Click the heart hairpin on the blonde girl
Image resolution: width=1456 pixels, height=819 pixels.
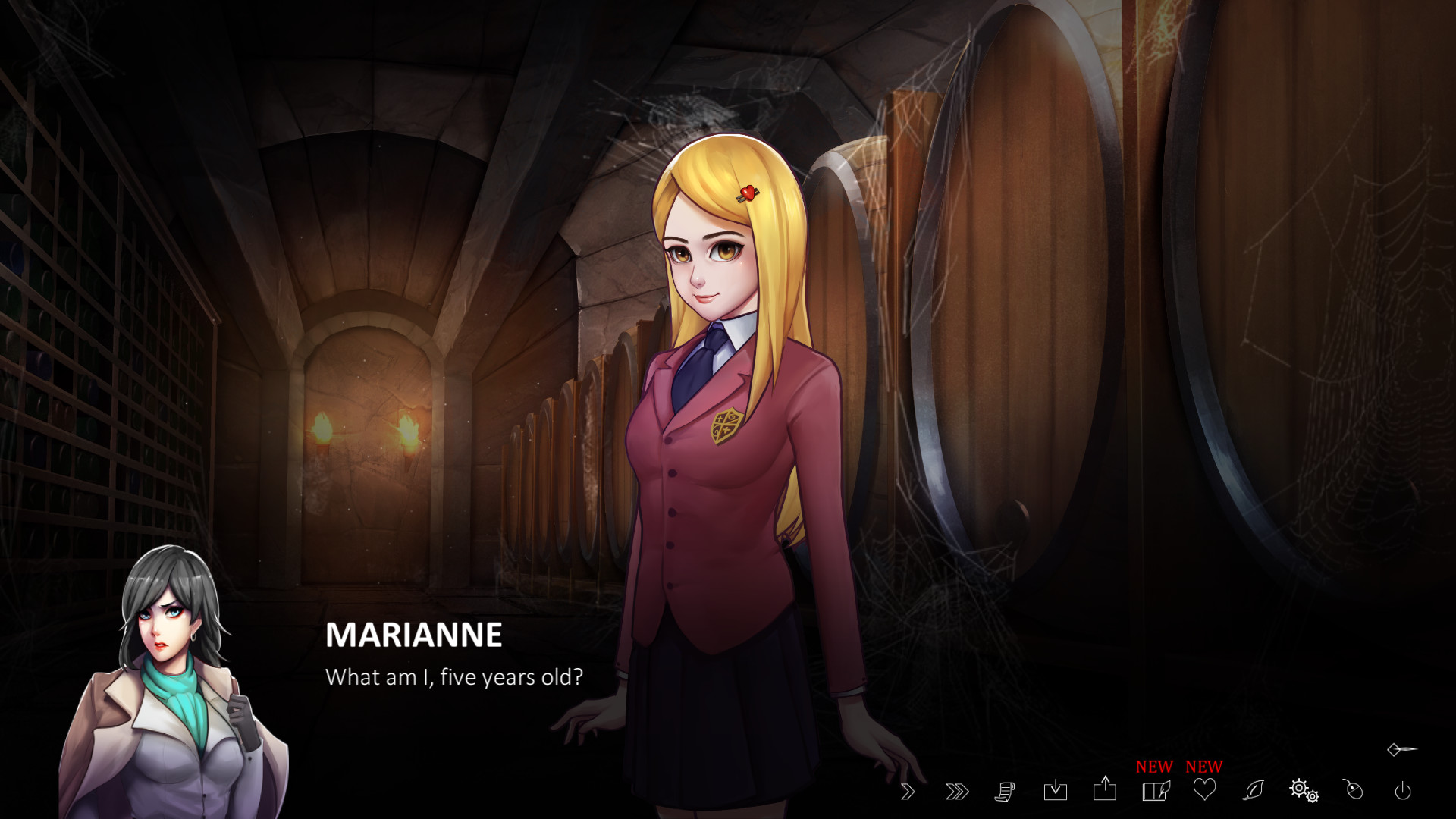coord(747,193)
